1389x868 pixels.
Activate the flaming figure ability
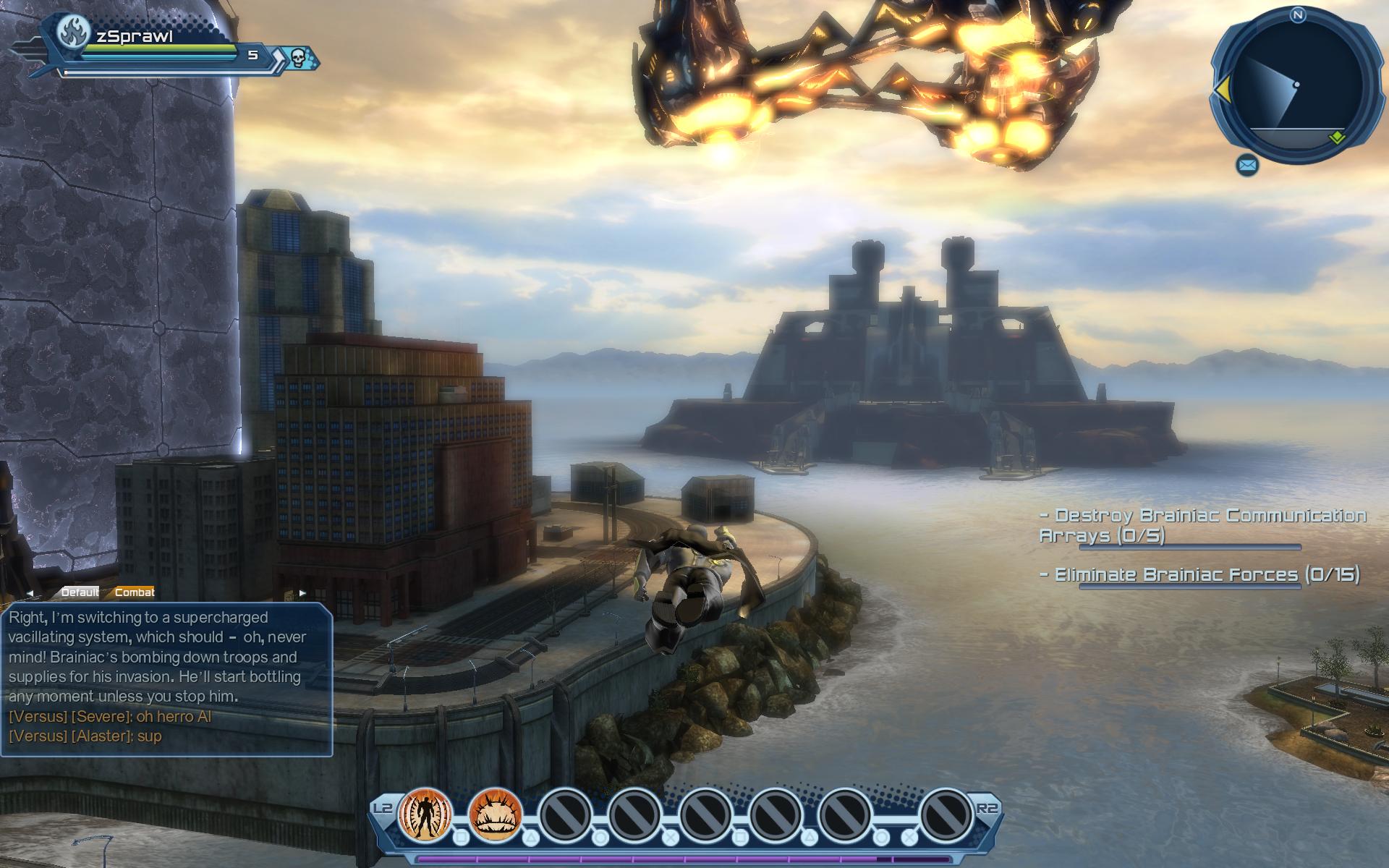pyautogui.click(x=425, y=814)
